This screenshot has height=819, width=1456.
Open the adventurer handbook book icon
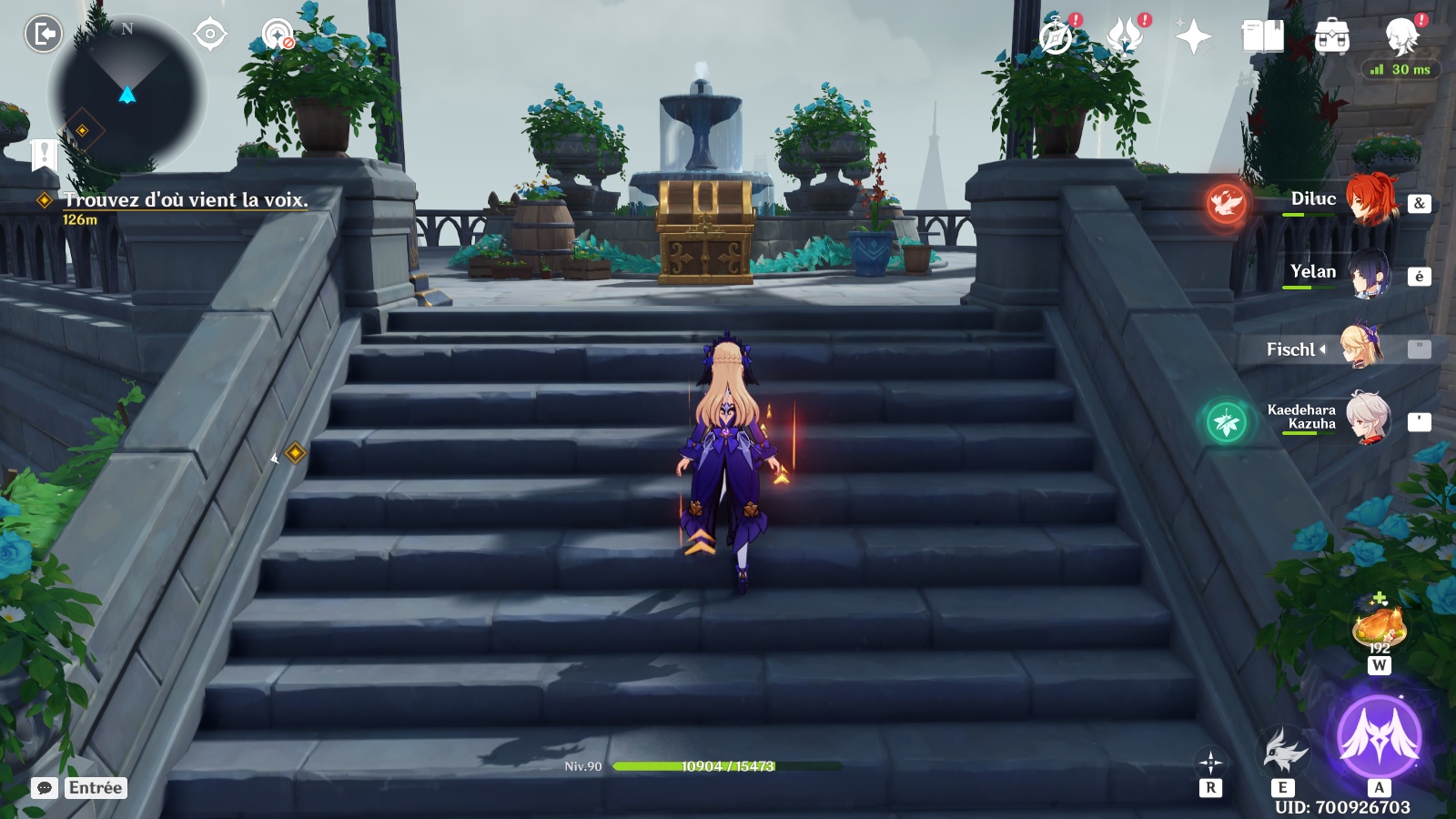click(x=1262, y=37)
